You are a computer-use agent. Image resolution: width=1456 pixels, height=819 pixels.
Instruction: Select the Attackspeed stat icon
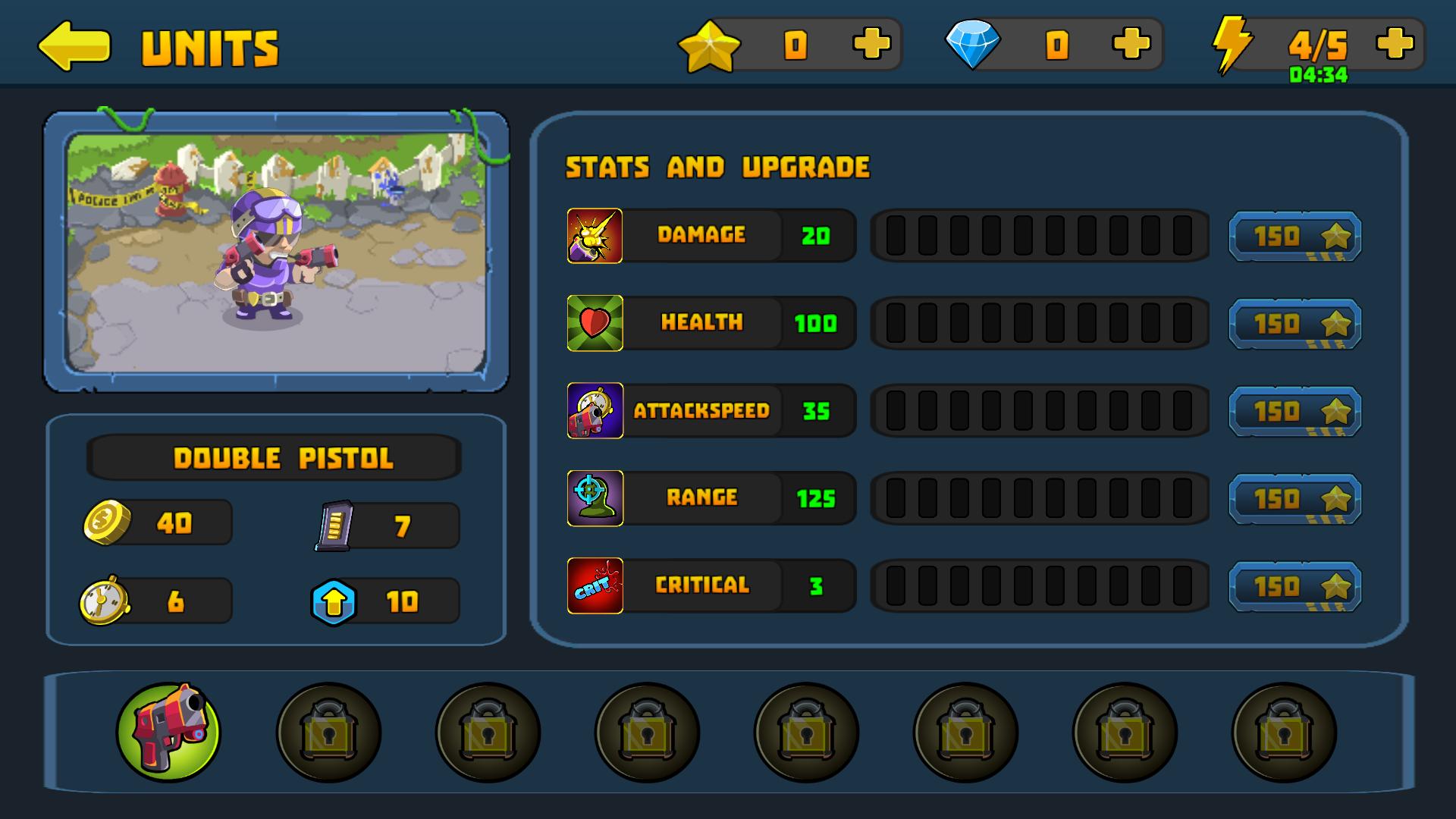coord(595,410)
